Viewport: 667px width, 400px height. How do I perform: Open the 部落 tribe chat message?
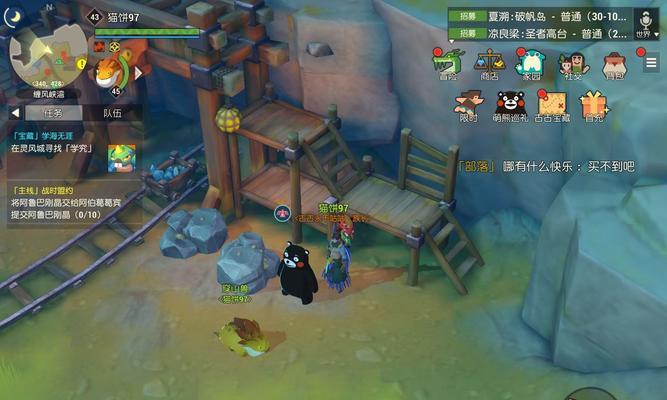point(546,166)
